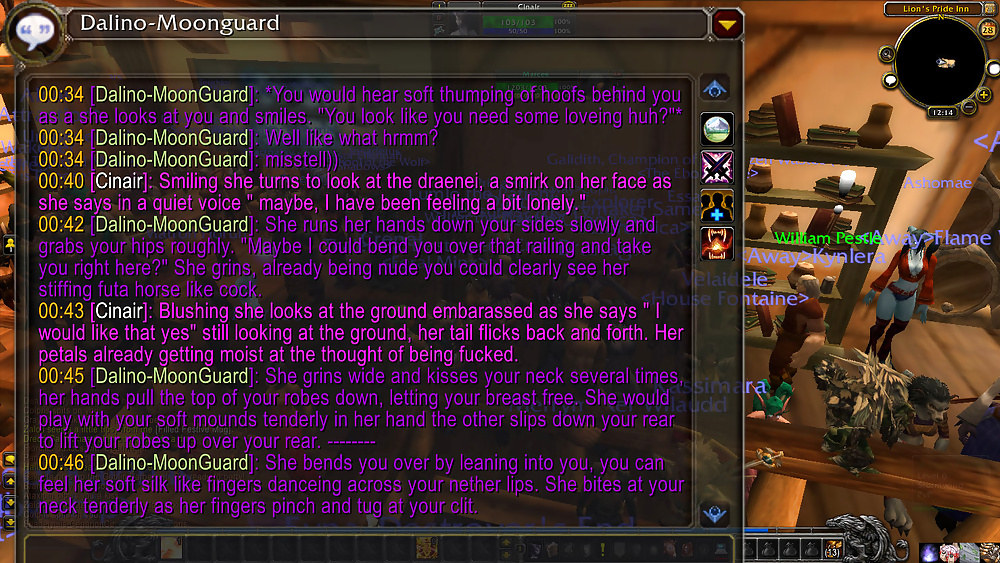Jump to chat bottom with lower arrow button

pyautogui.click(x=716, y=514)
